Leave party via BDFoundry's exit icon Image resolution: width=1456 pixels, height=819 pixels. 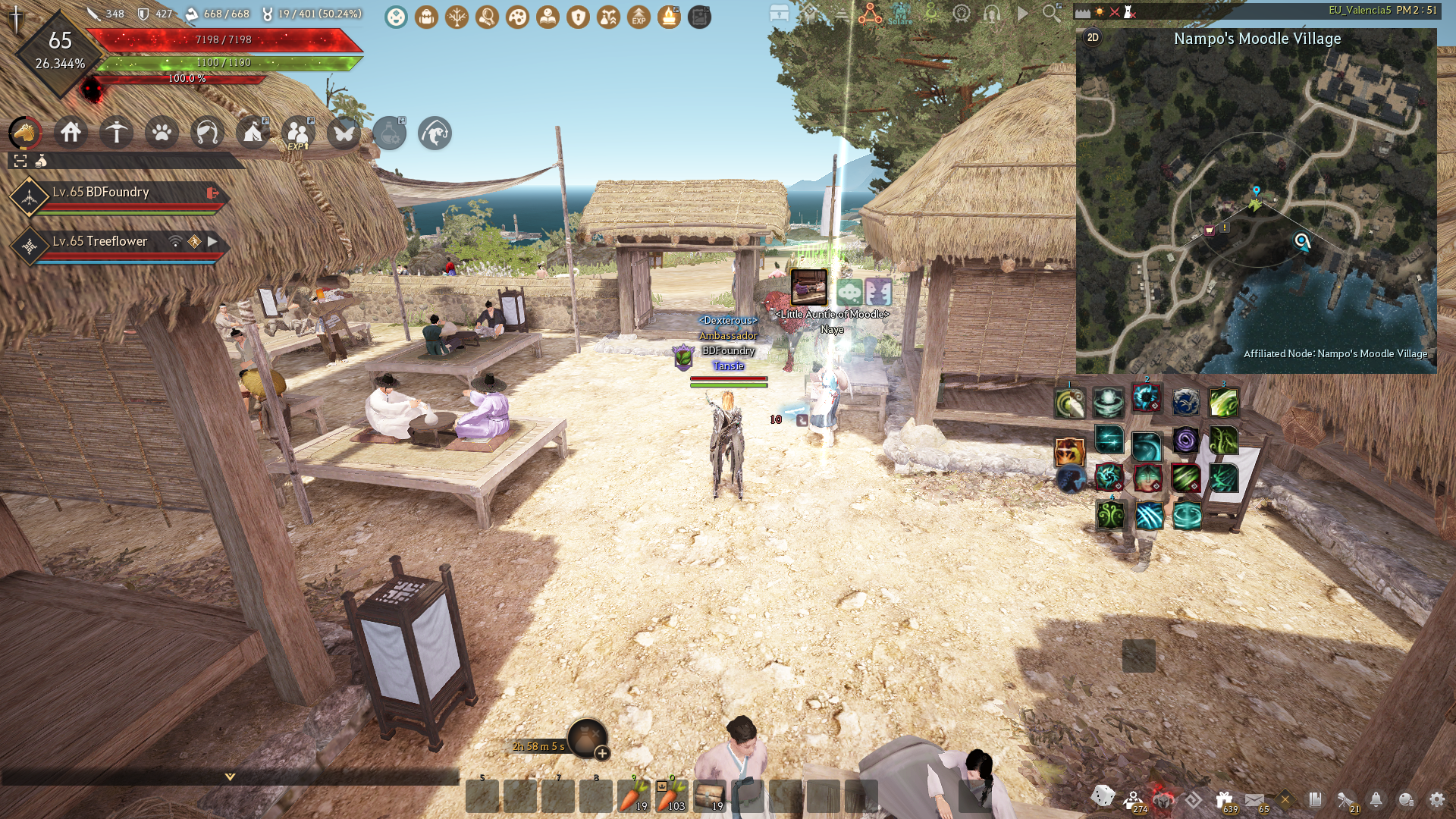click(x=212, y=193)
